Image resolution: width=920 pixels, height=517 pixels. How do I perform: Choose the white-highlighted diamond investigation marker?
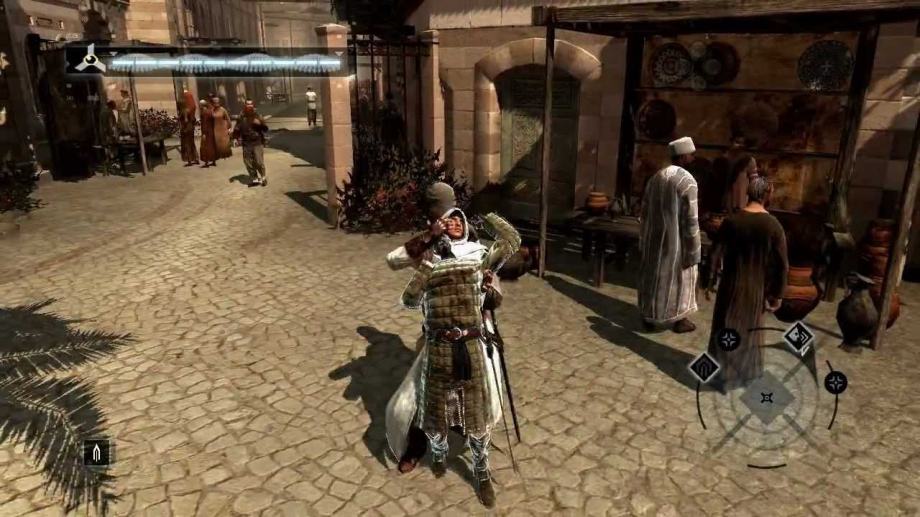point(798,337)
